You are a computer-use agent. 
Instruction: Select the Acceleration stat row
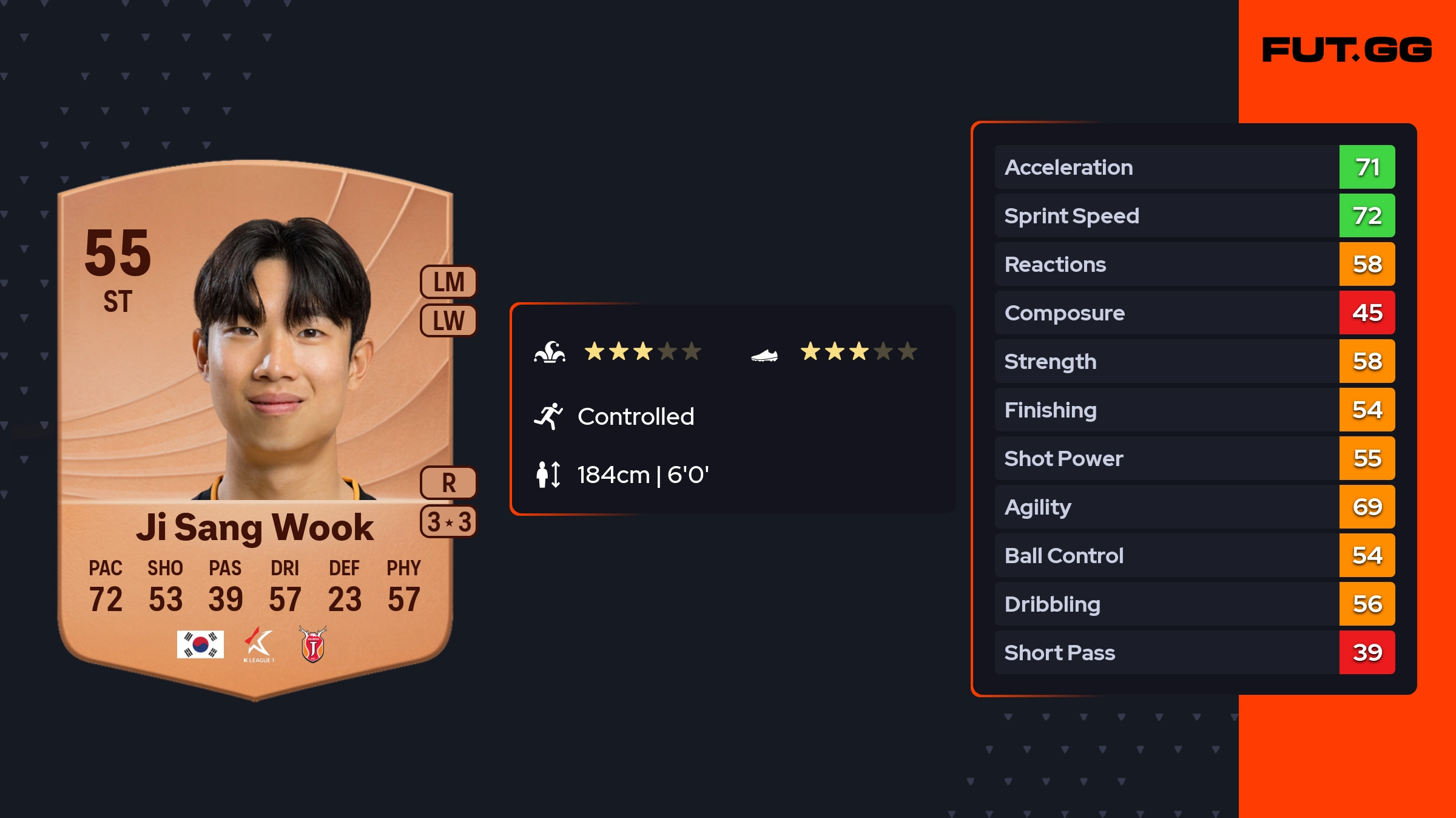click(1194, 167)
